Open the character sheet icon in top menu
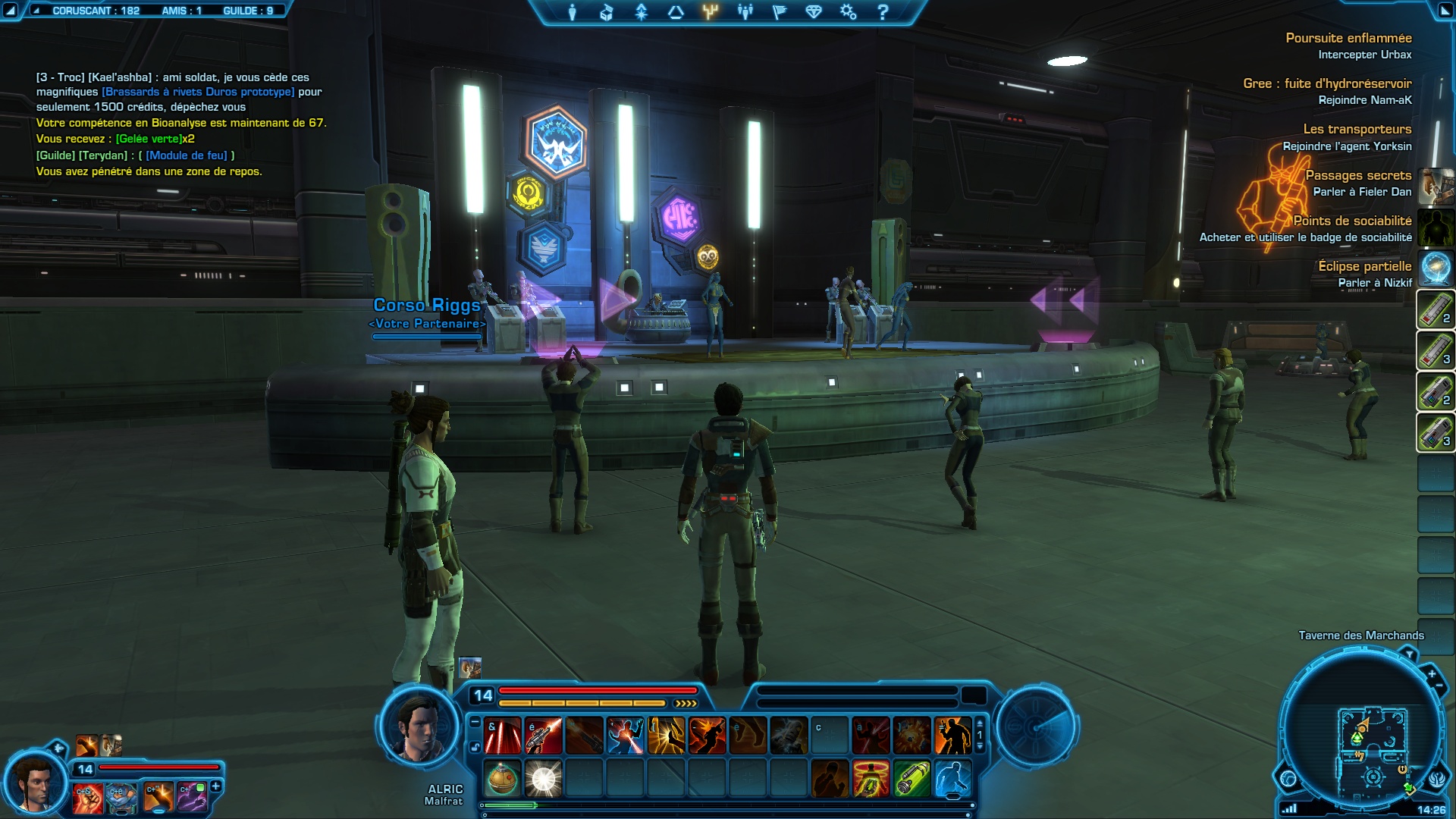Screen dimensions: 1456x819 pyautogui.click(x=573, y=12)
